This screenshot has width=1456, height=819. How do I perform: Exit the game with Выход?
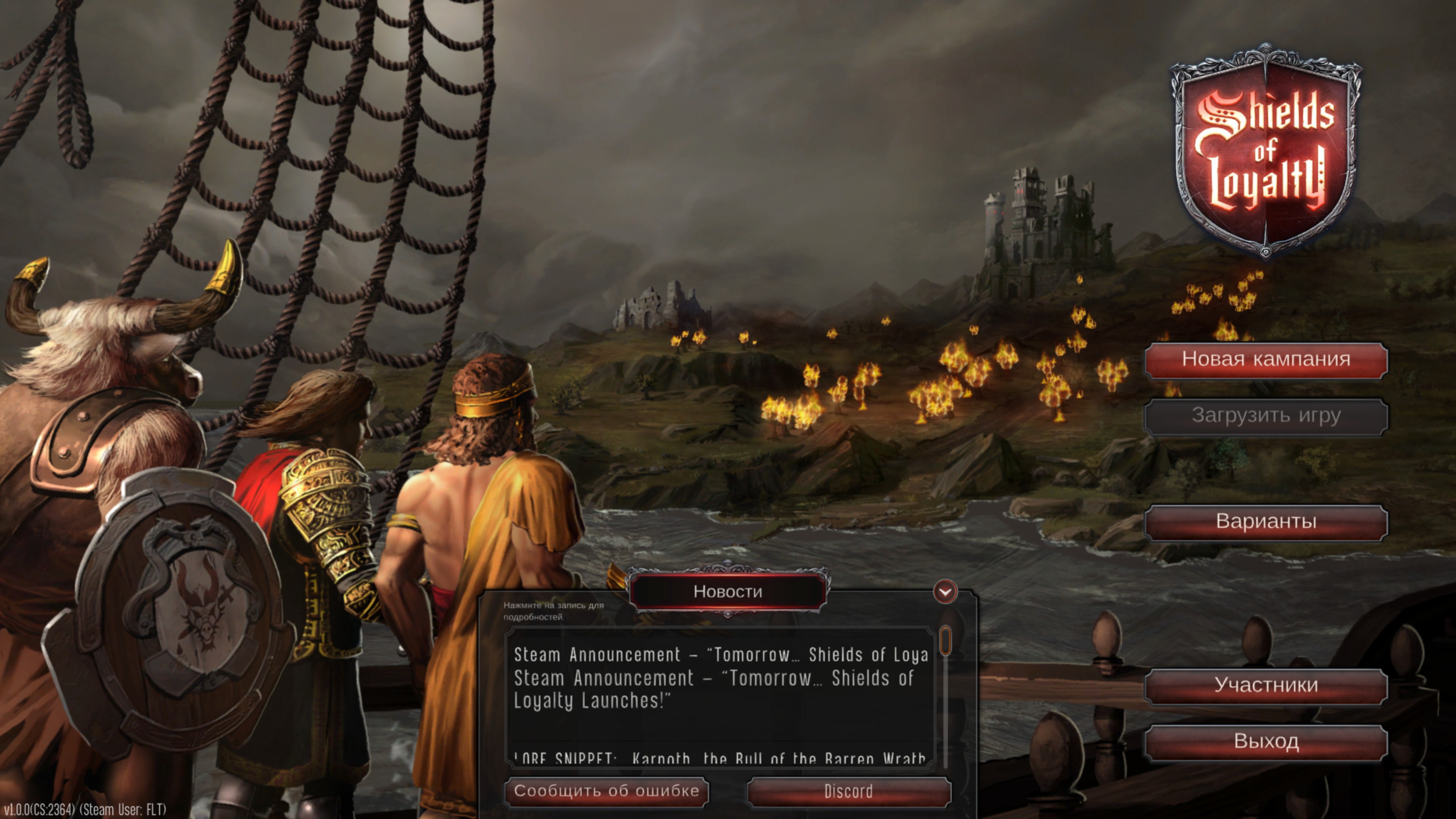(1266, 742)
